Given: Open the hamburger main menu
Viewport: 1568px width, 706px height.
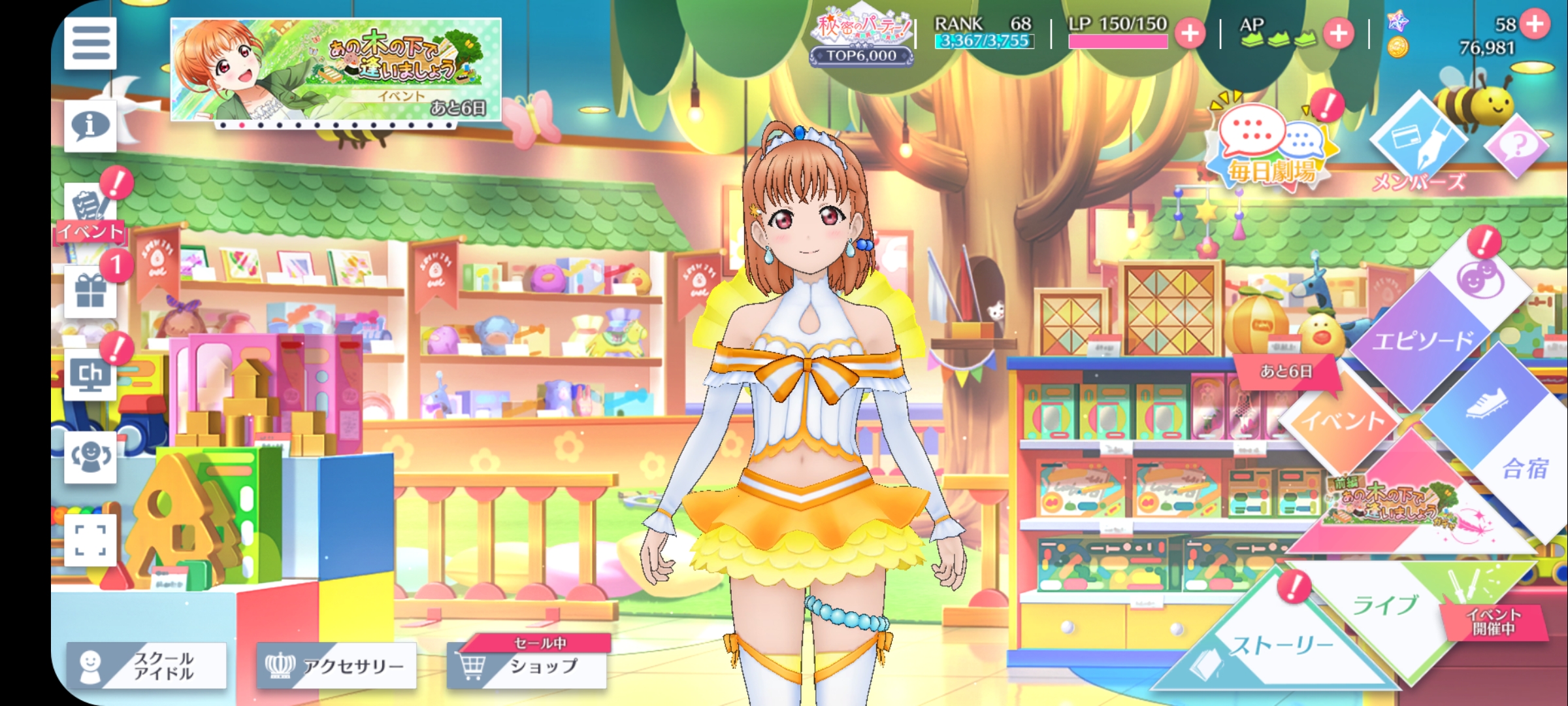Looking at the screenshot, I should [90, 43].
